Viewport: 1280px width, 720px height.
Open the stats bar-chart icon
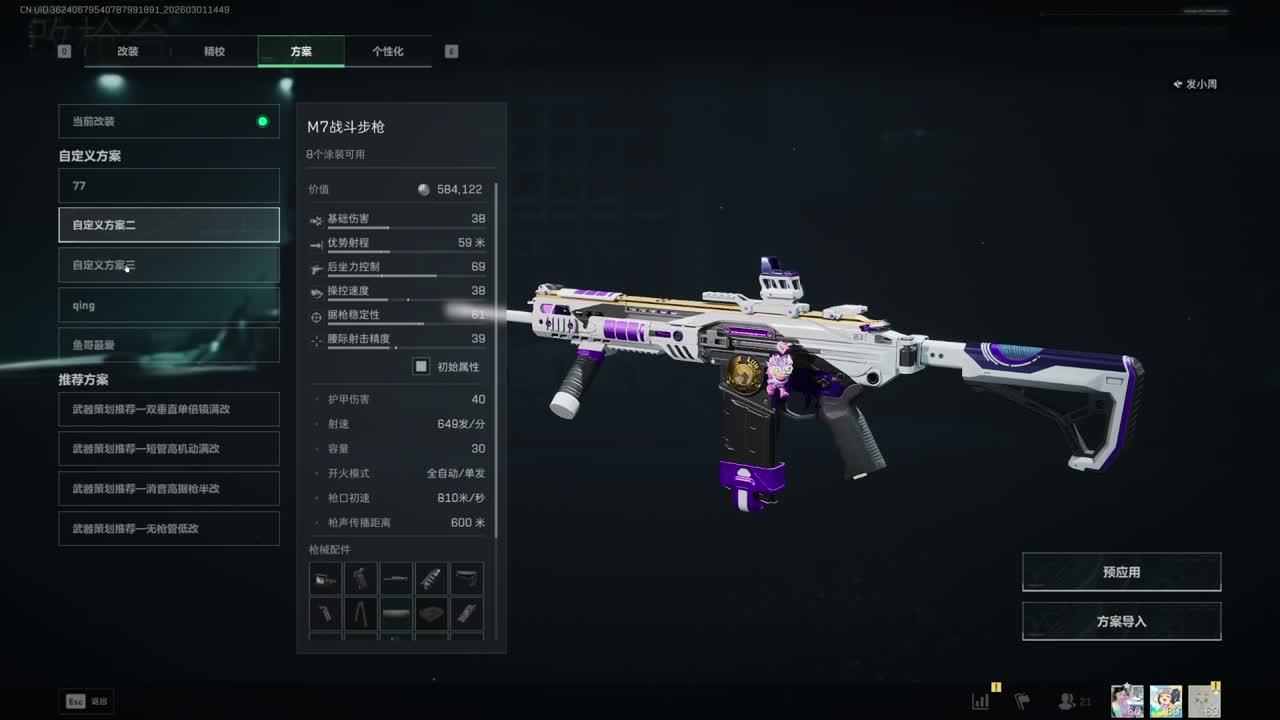pos(981,701)
